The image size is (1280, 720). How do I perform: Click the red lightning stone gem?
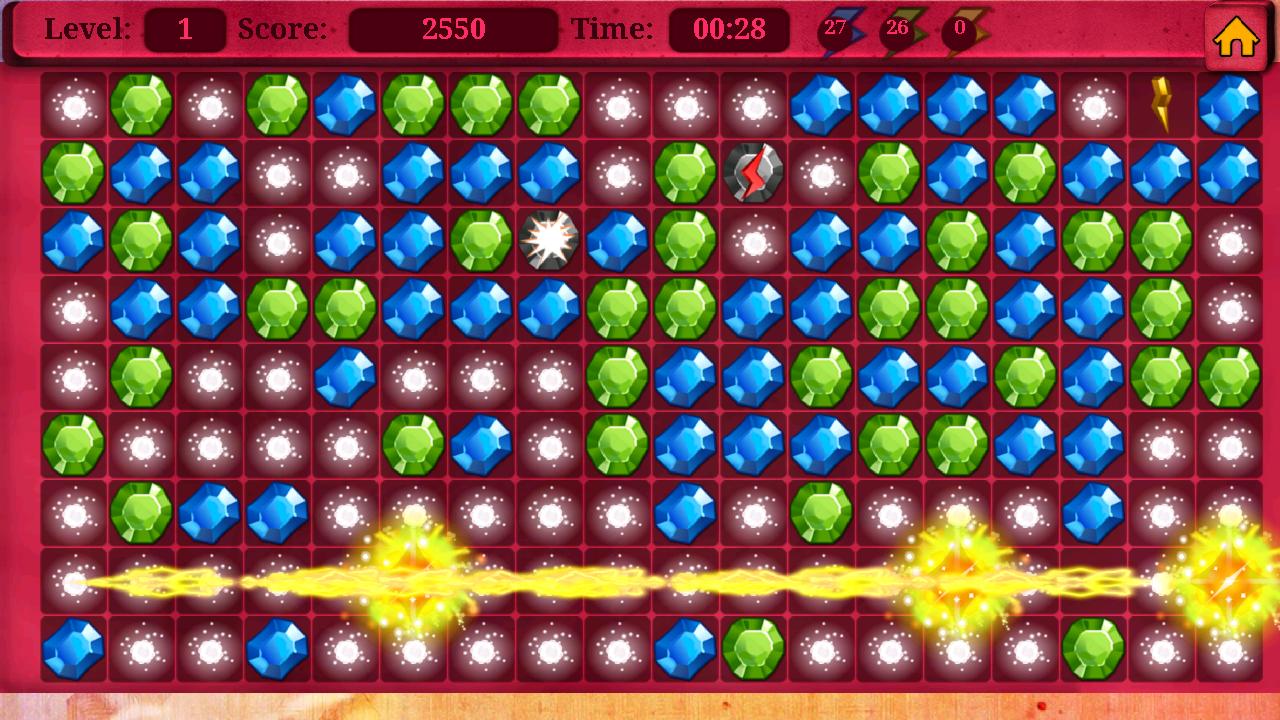click(x=753, y=170)
